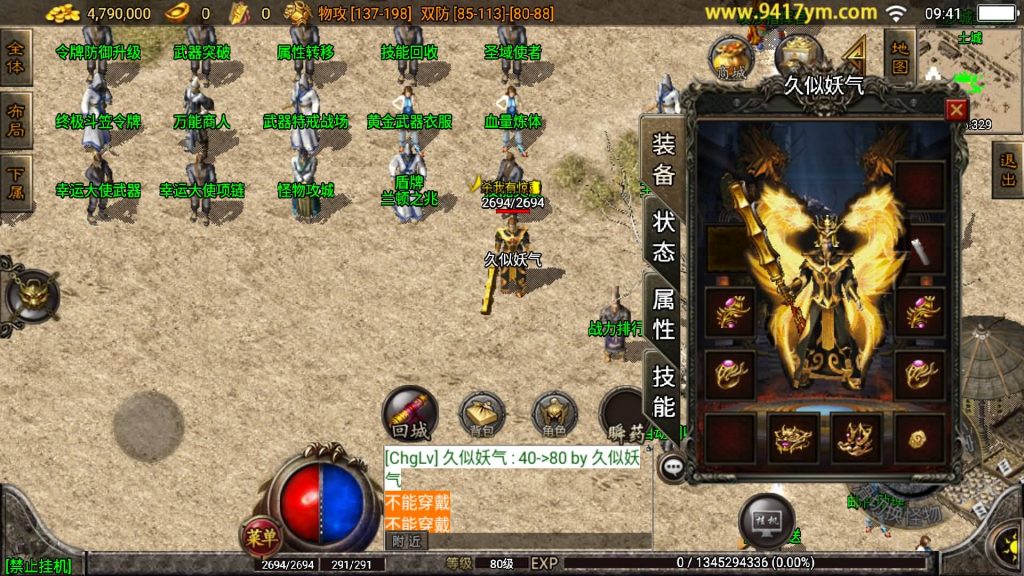Show the 技能 (skills) tab
The image size is (1024, 576).
click(x=664, y=391)
